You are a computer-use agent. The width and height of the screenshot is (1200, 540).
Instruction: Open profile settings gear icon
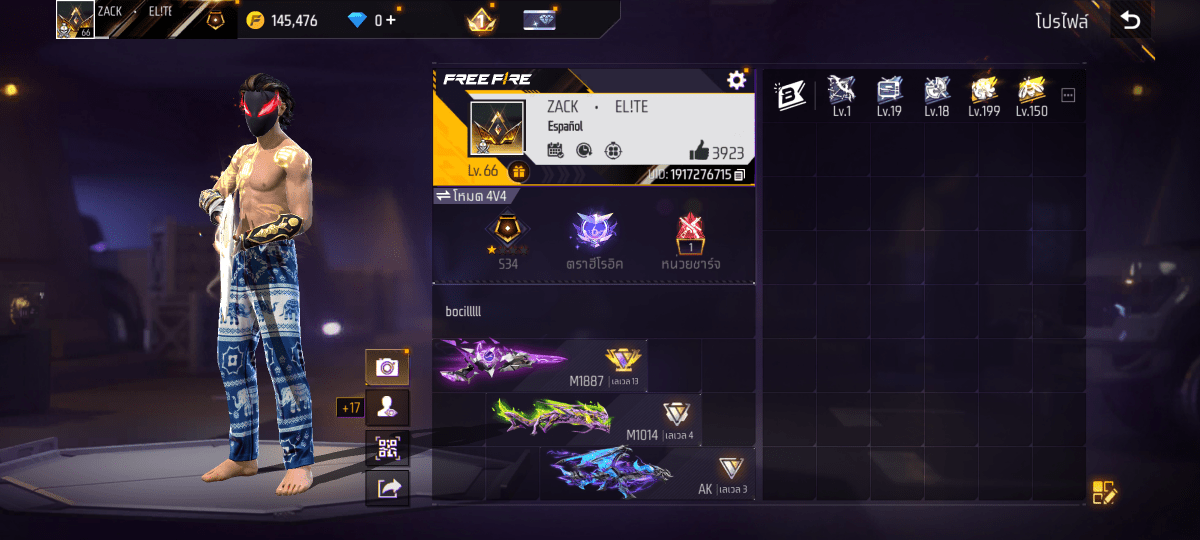click(737, 80)
